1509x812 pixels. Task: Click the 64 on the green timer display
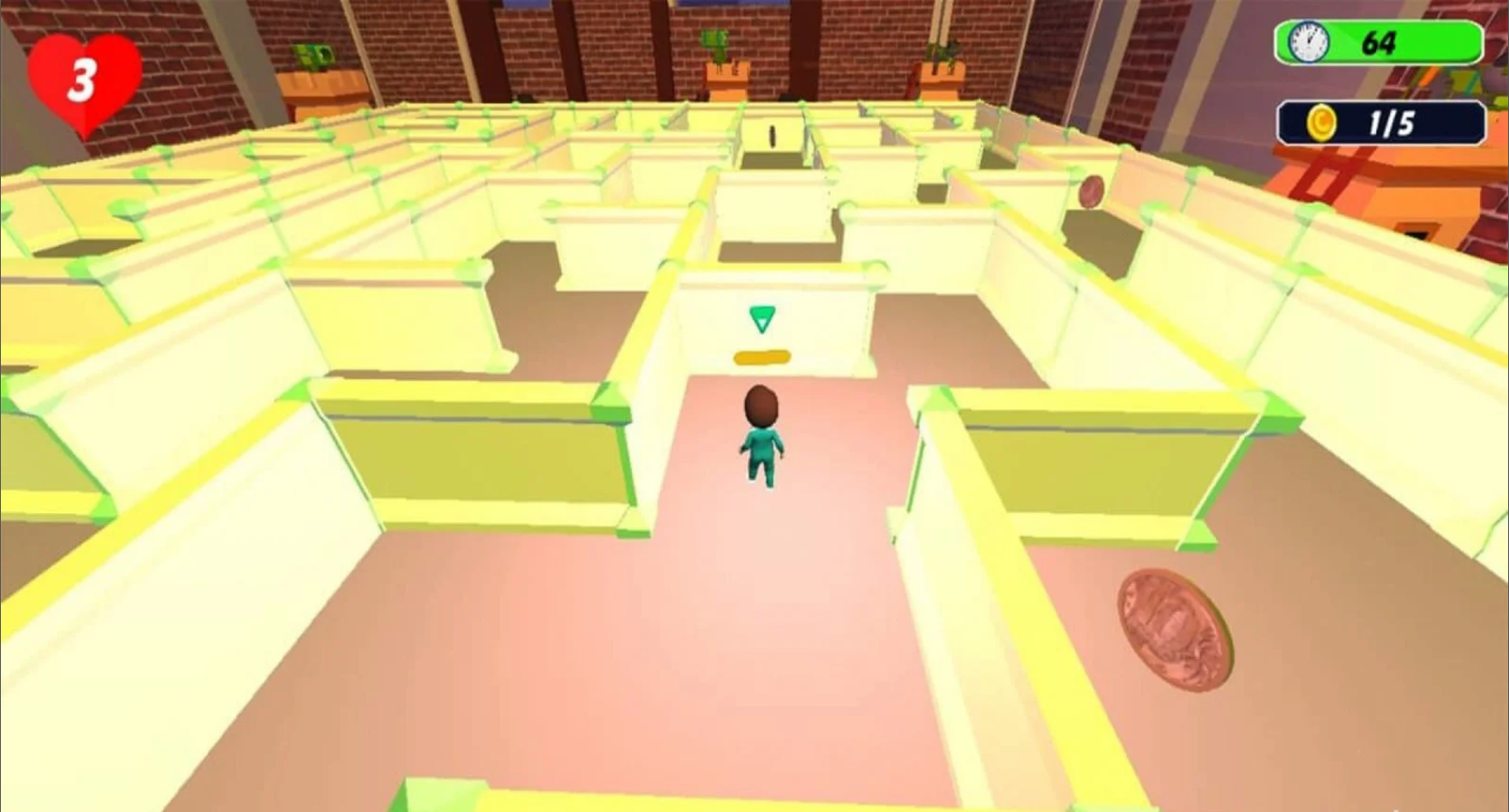click(1379, 41)
